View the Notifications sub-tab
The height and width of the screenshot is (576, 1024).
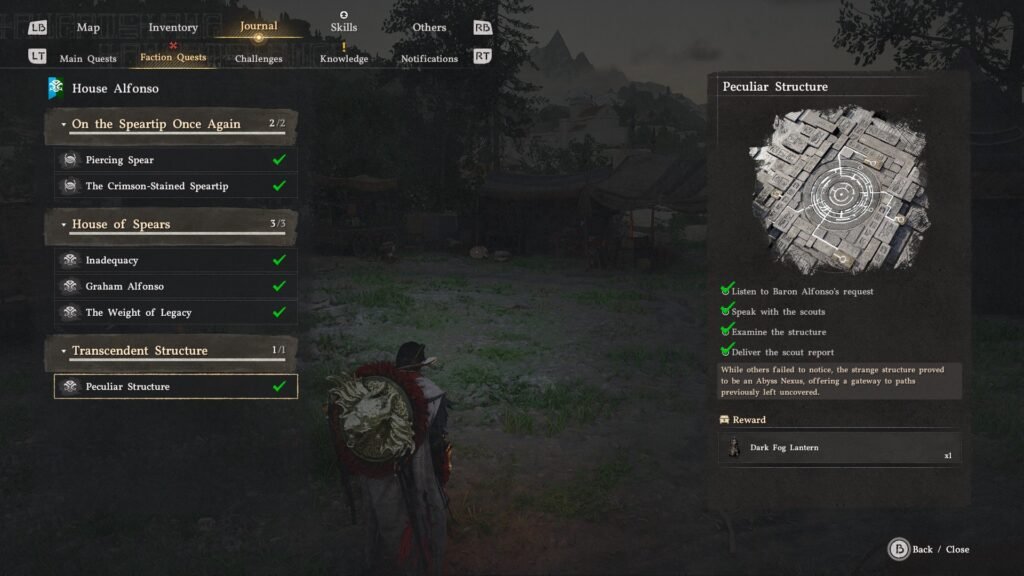[x=429, y=58]
